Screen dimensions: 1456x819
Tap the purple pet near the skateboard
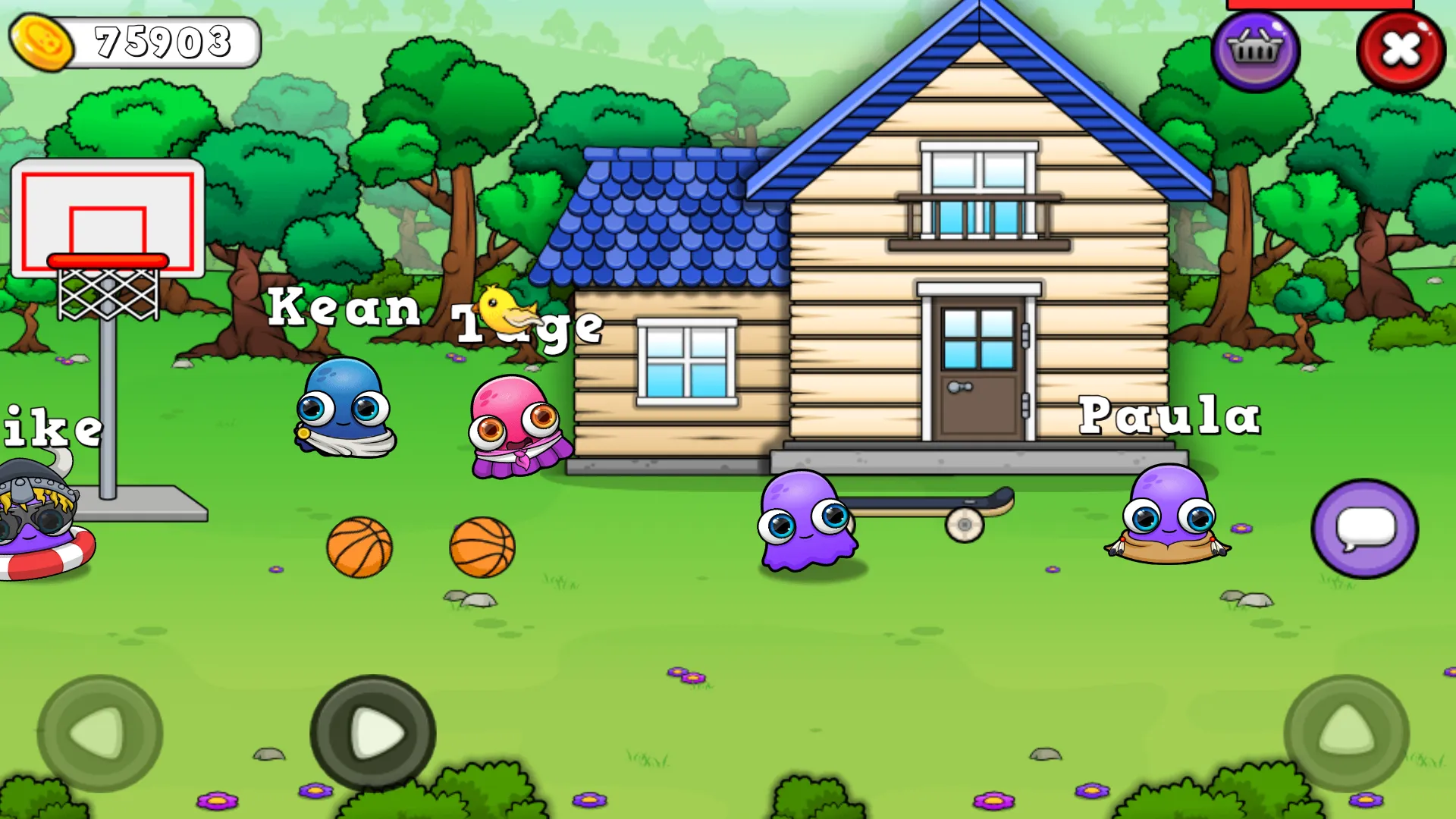point(804,519)
